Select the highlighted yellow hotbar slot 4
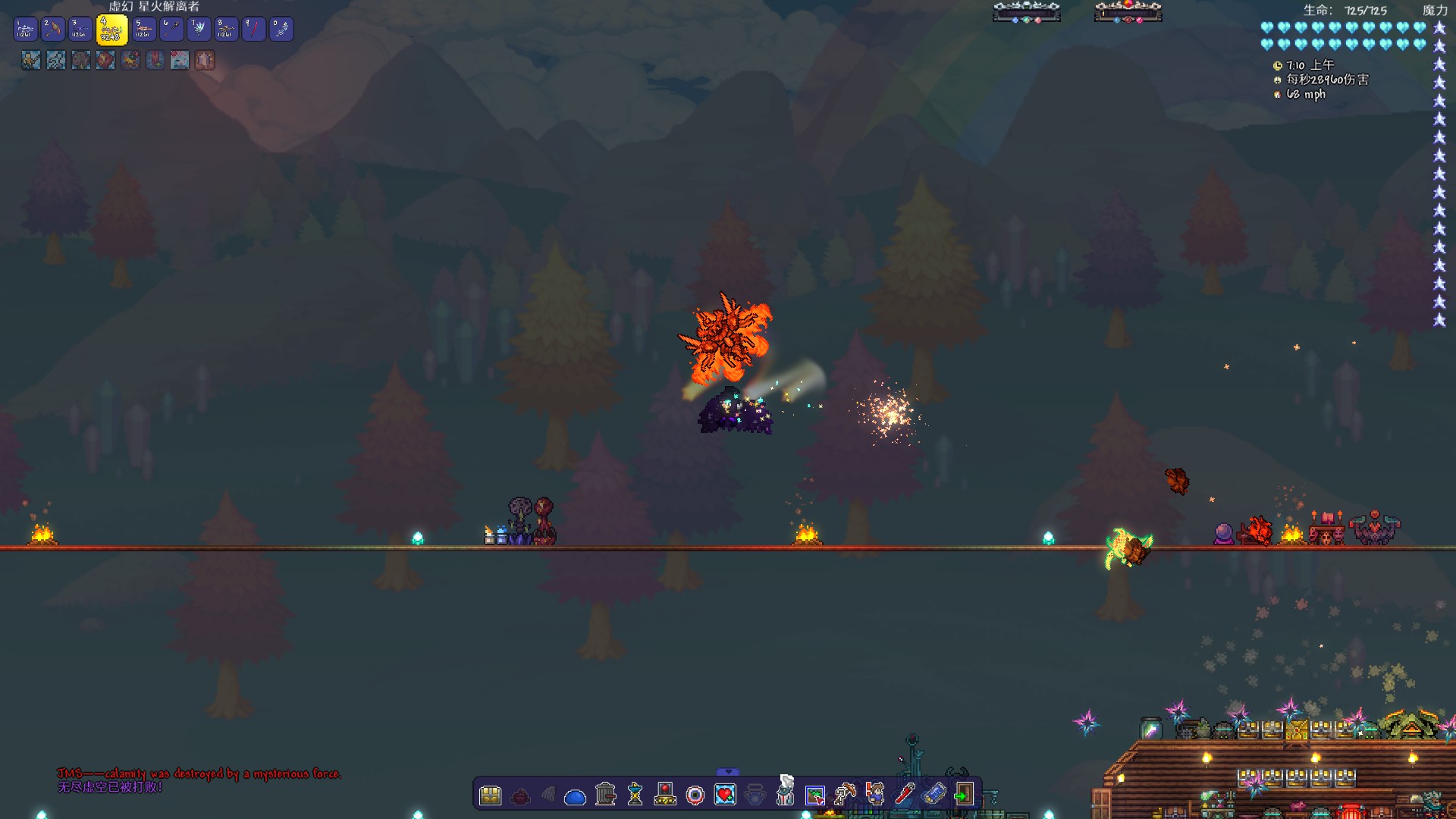Image resolution: width=1456 pixels, height=819 pixels. pyautogui.click(x=111, y=30)
